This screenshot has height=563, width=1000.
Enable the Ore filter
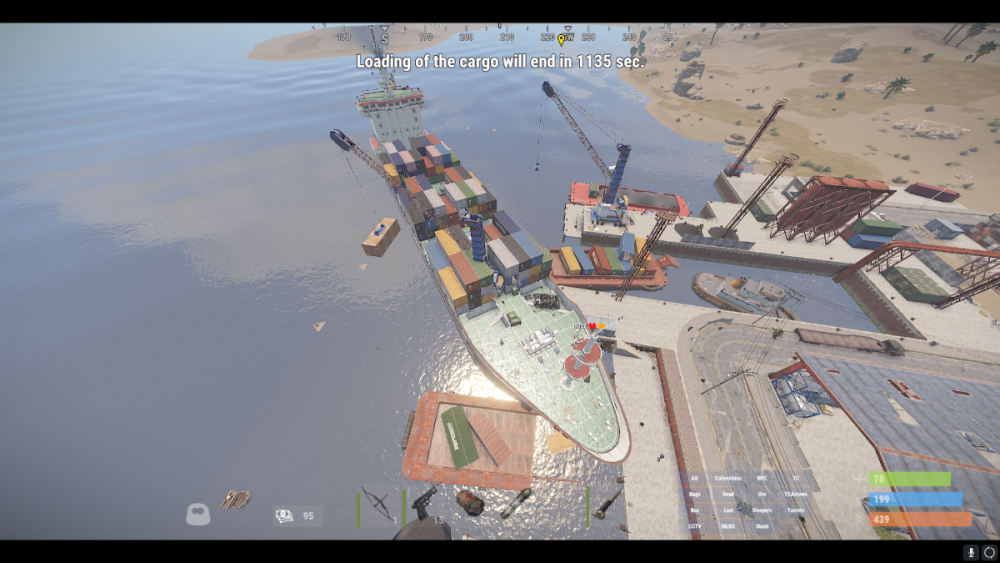[x=762, y=494]
